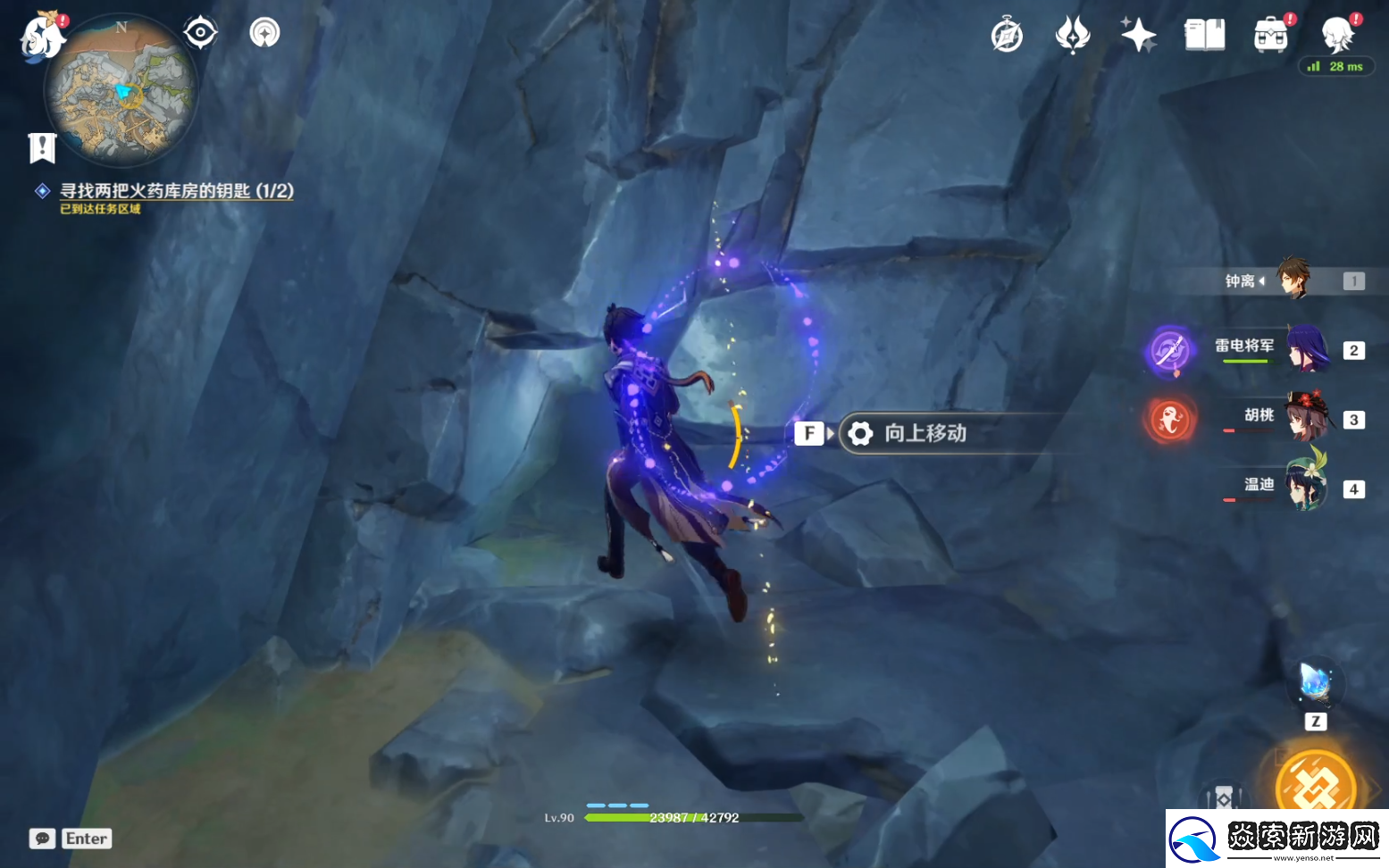Open the circular minimap
The width and height of the screenshot is (1389, 868).
click(x=121, y=91)
